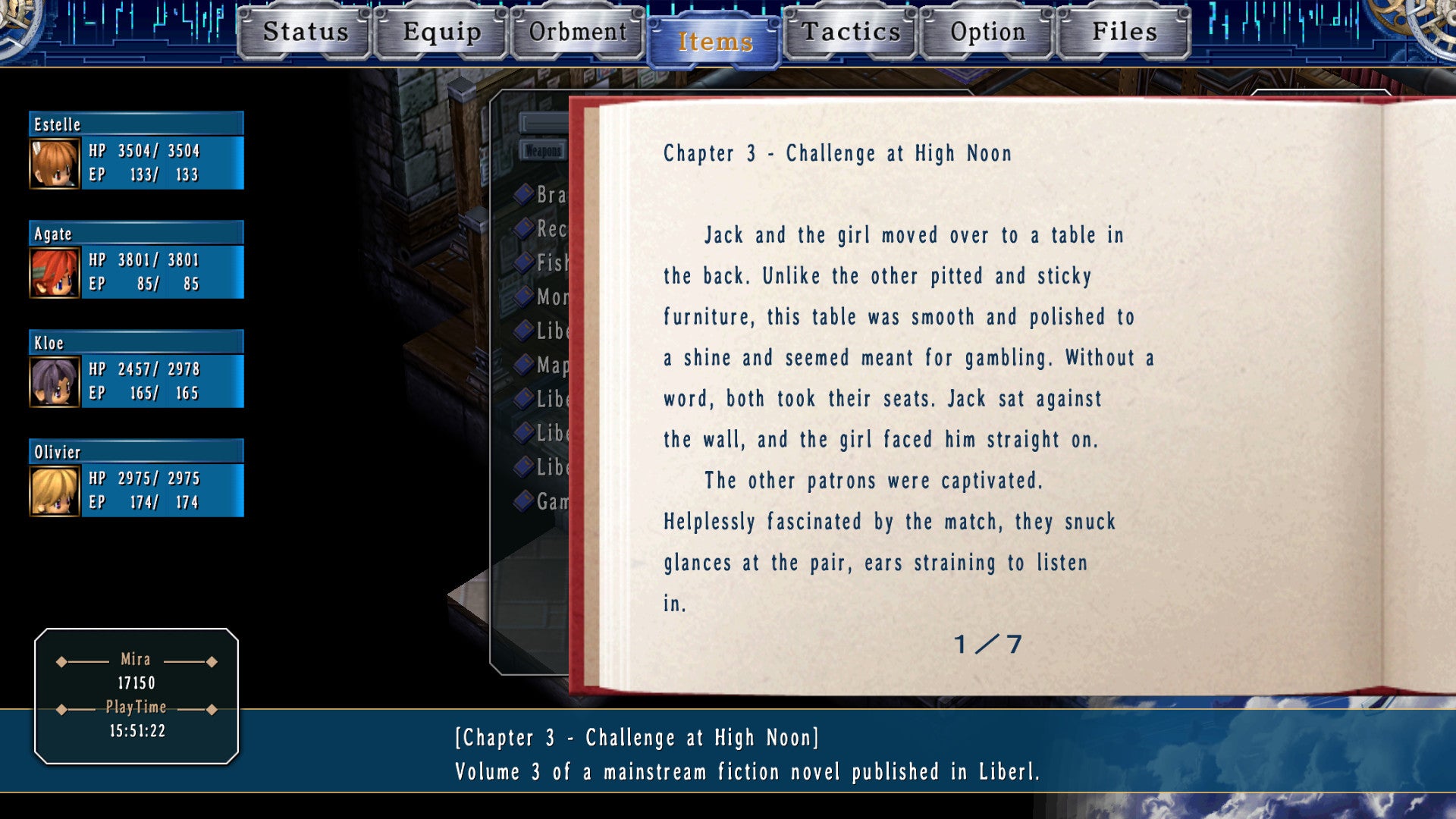Open the Recipe book item icon
The height and width of the screenshot is (819, 1456).
click(523, 228)
